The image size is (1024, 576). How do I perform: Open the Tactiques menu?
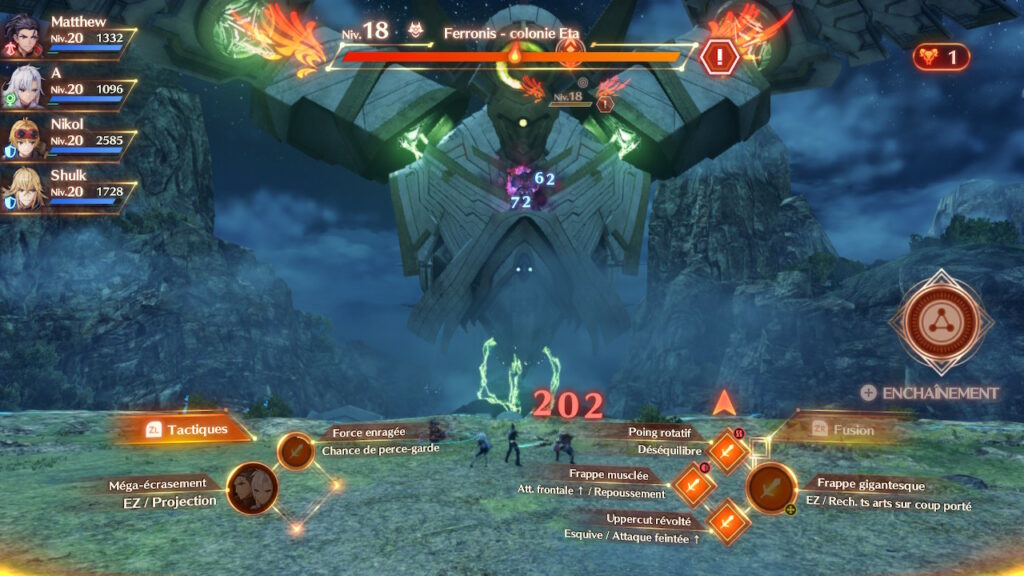pos(185,429)
